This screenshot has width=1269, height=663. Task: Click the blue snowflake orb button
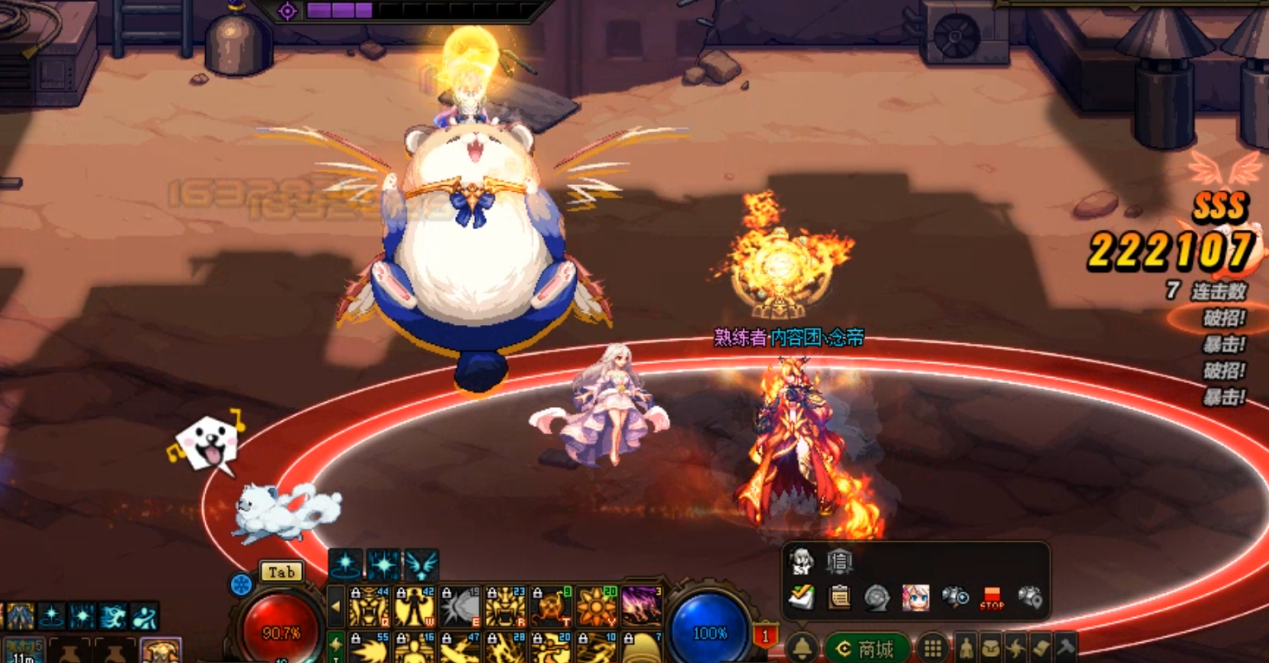click(x=241, y=585)
